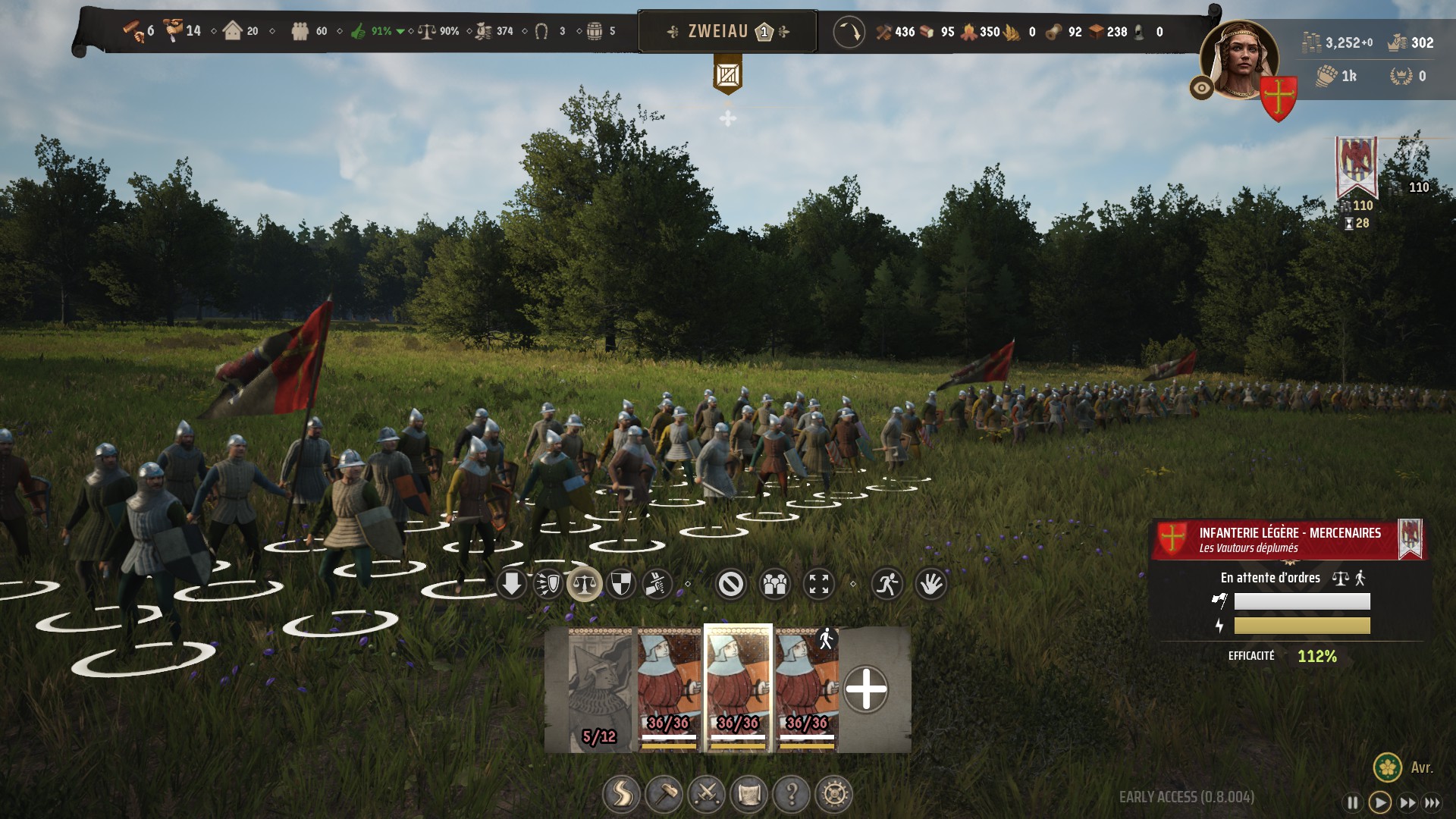Viewport: 1456px width, 819px height.
Task: Select the grey retinue card showing 5/12
Action: [599, 690]
